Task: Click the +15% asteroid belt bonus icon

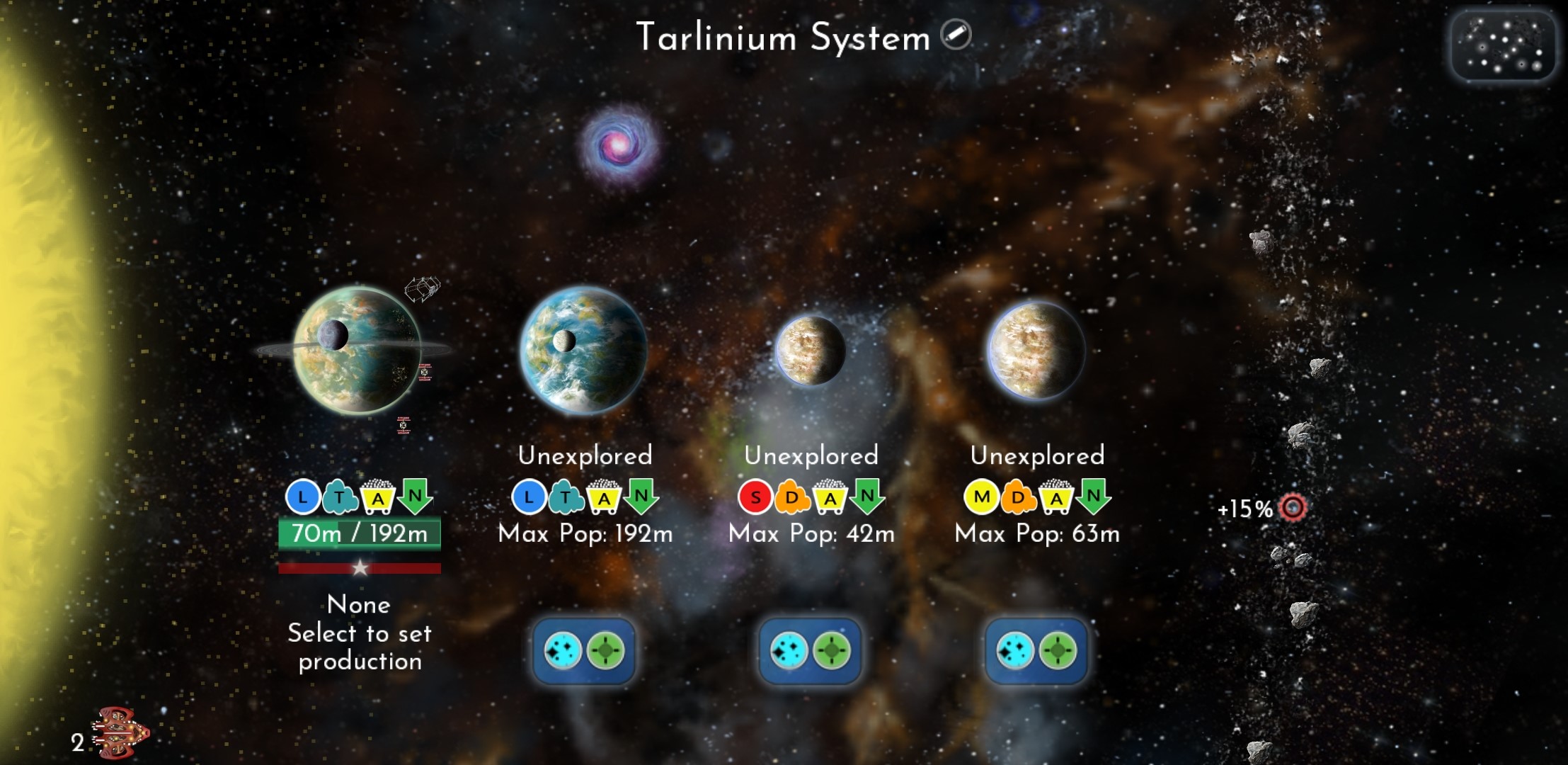Action: click(1293, 508)
